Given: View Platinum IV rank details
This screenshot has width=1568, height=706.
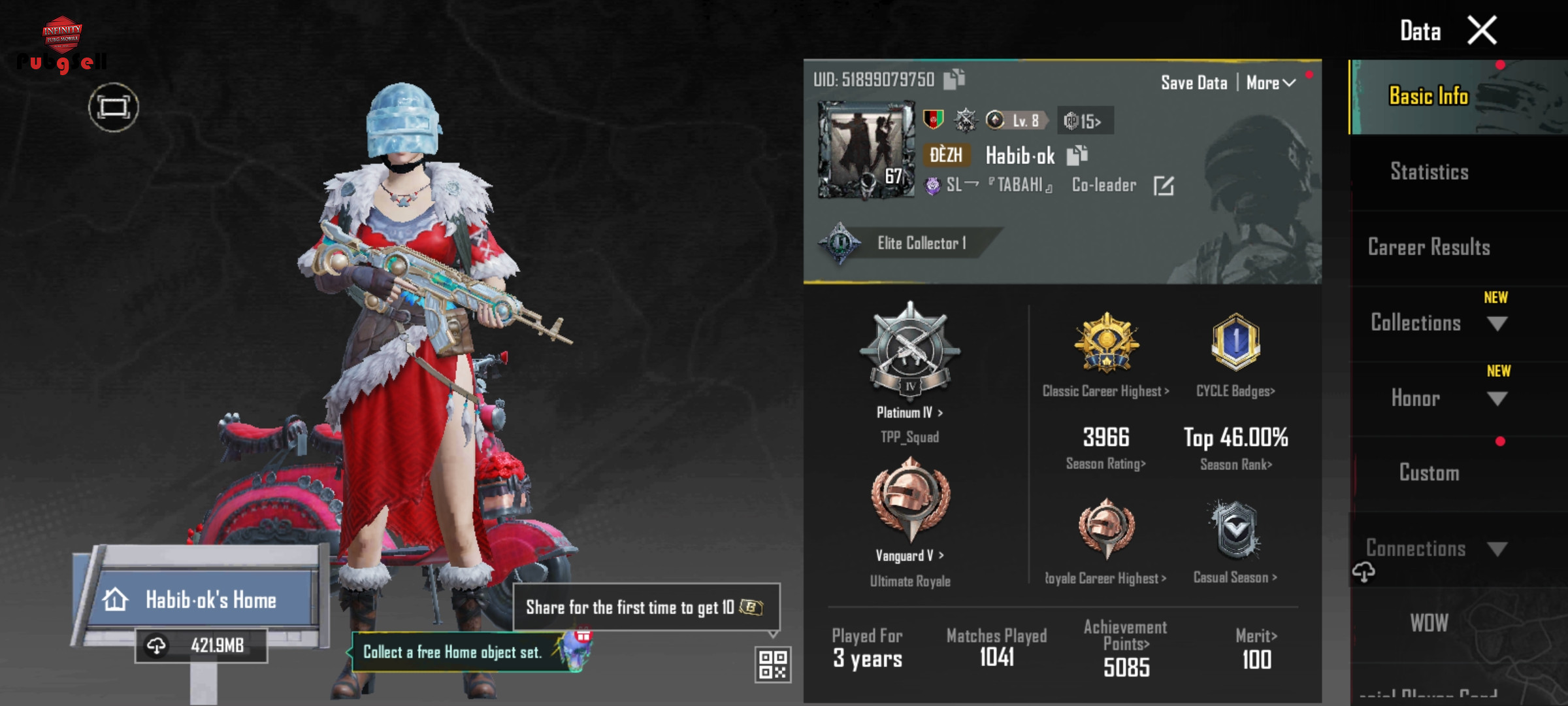Looking at the screenshot, I should click(909, 412).
